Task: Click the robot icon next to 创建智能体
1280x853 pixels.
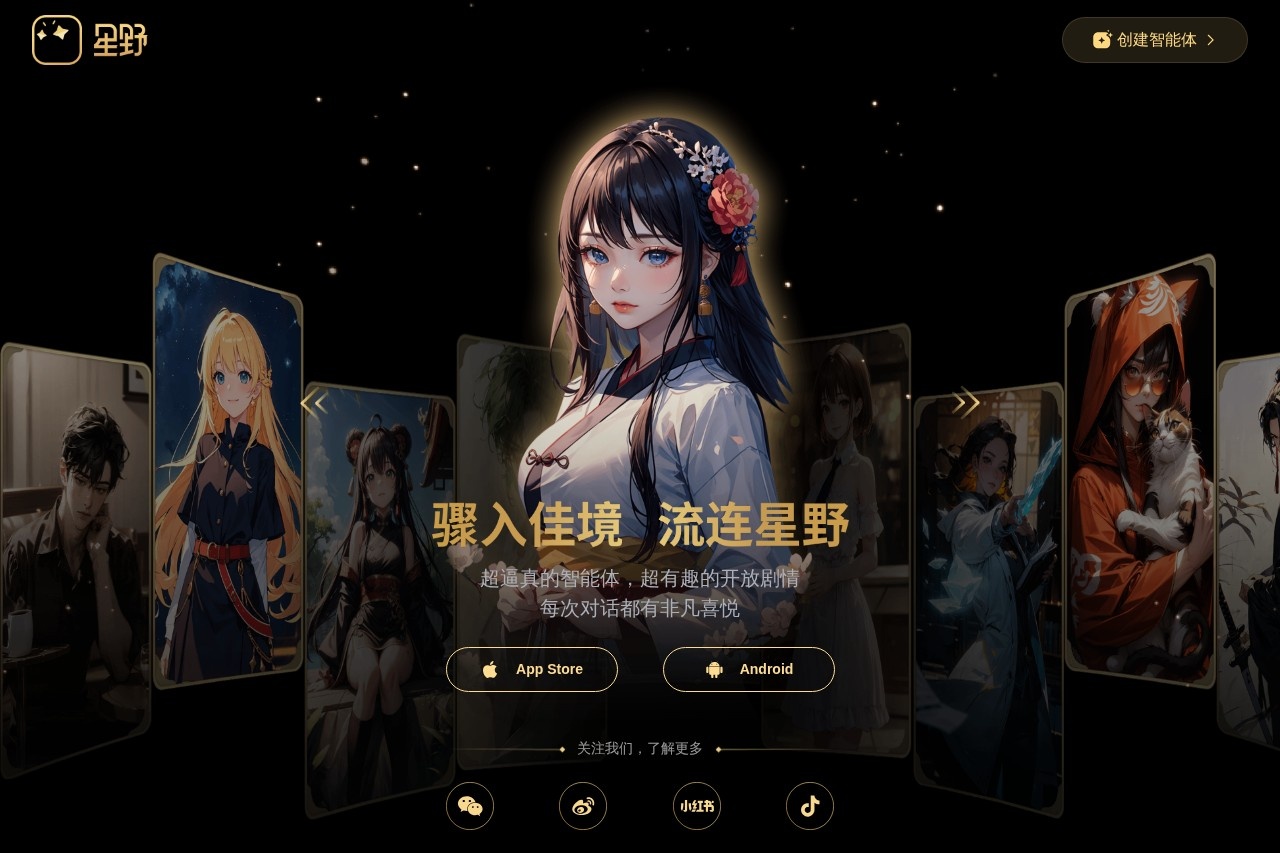Action: [1101, 40]
